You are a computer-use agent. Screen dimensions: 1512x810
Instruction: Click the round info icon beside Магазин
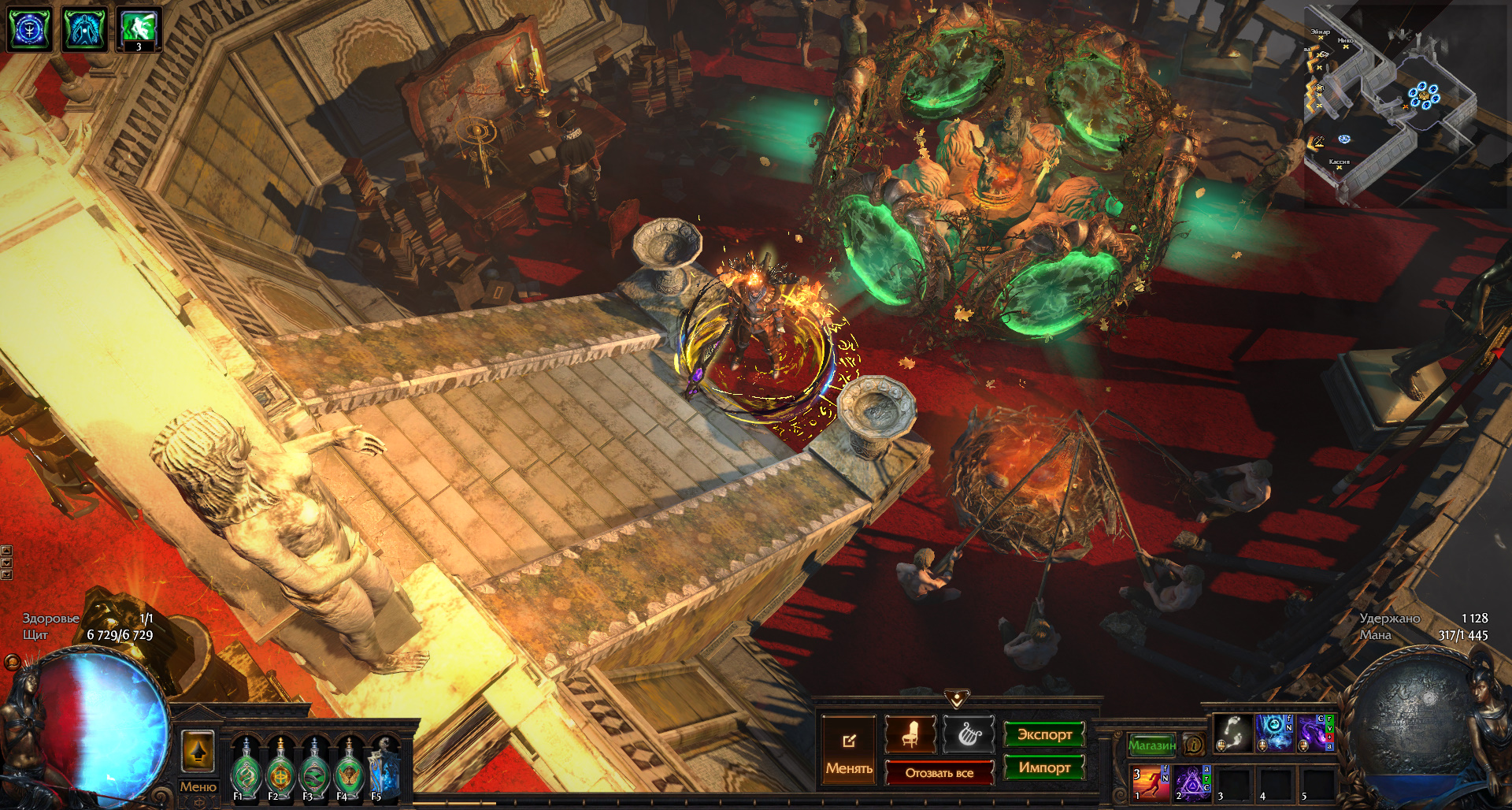tap(1194, 745)
